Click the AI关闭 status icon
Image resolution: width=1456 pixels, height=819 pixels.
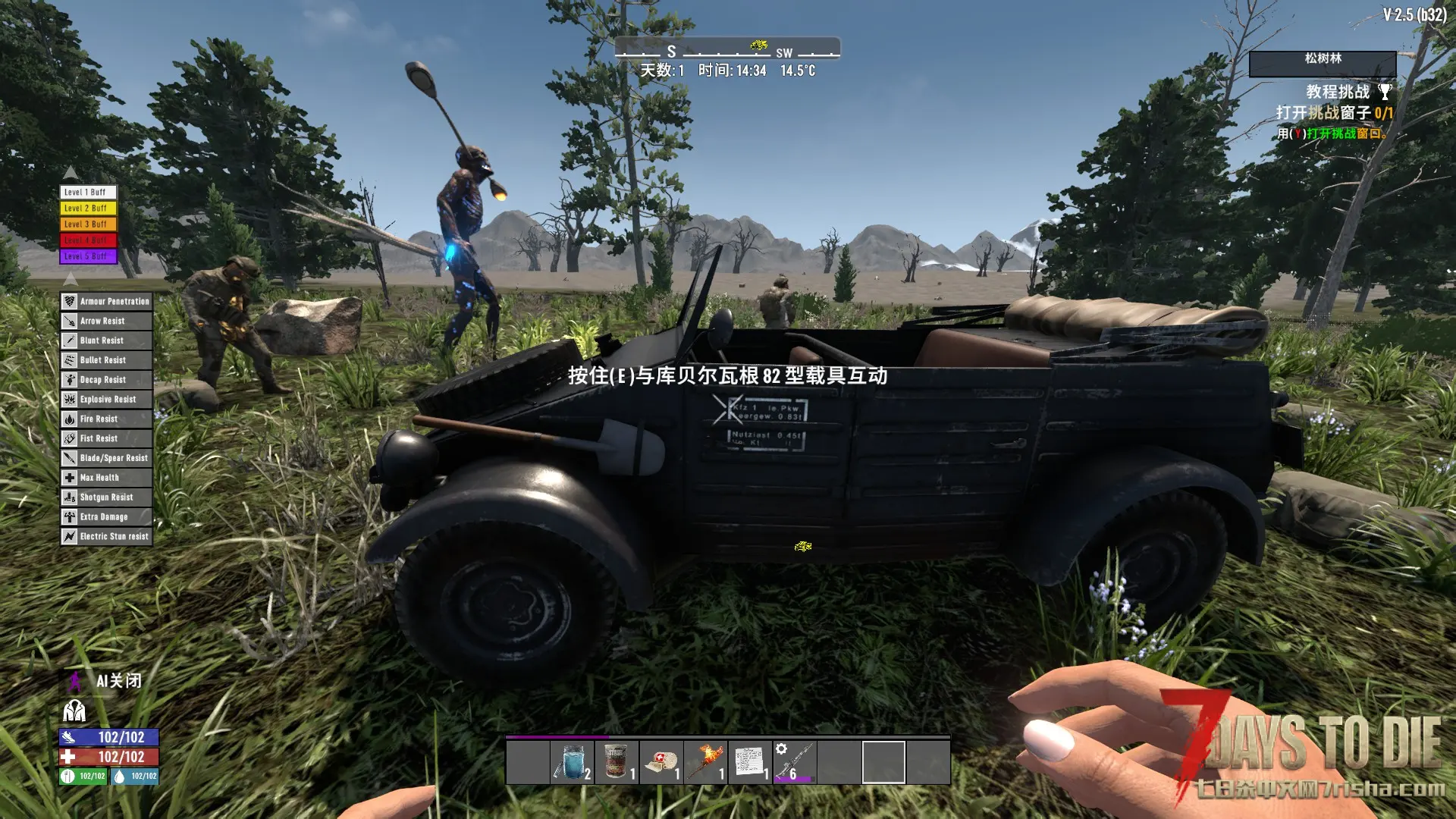[x=75, y=681]
